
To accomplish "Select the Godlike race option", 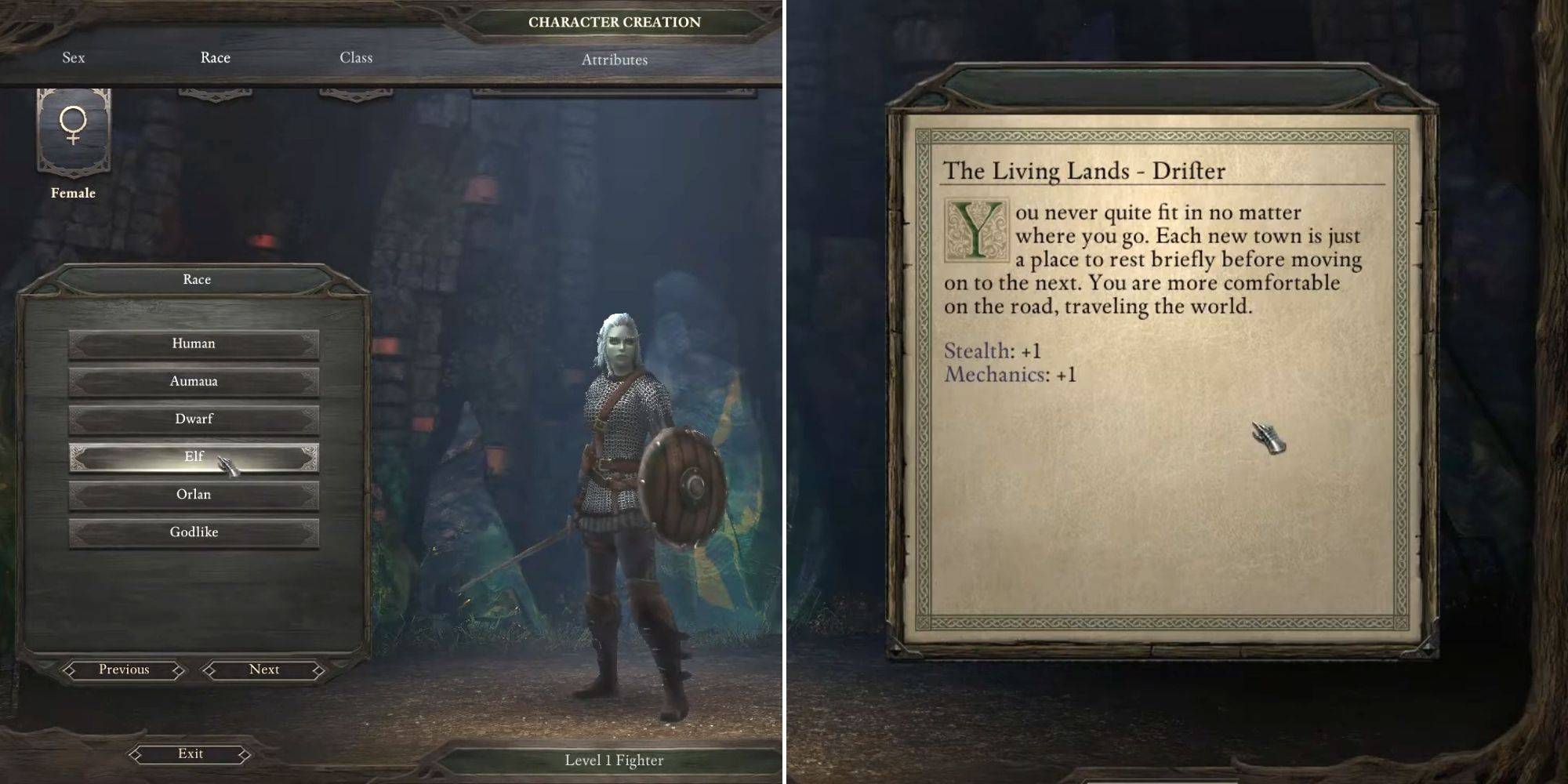I will 194,532.
